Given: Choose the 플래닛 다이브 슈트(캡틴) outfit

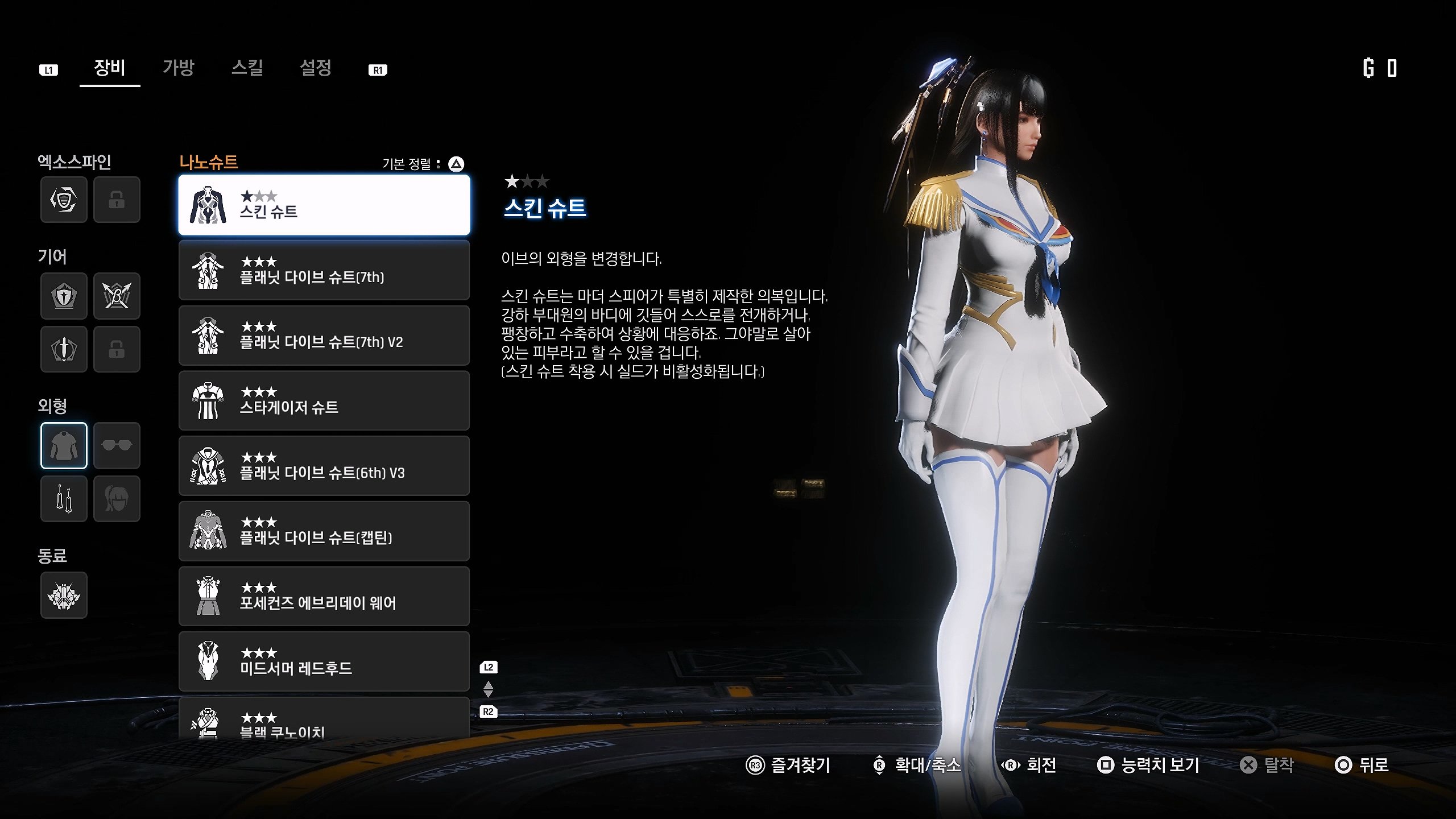Looking at the screenshot, I should [324, 531].
